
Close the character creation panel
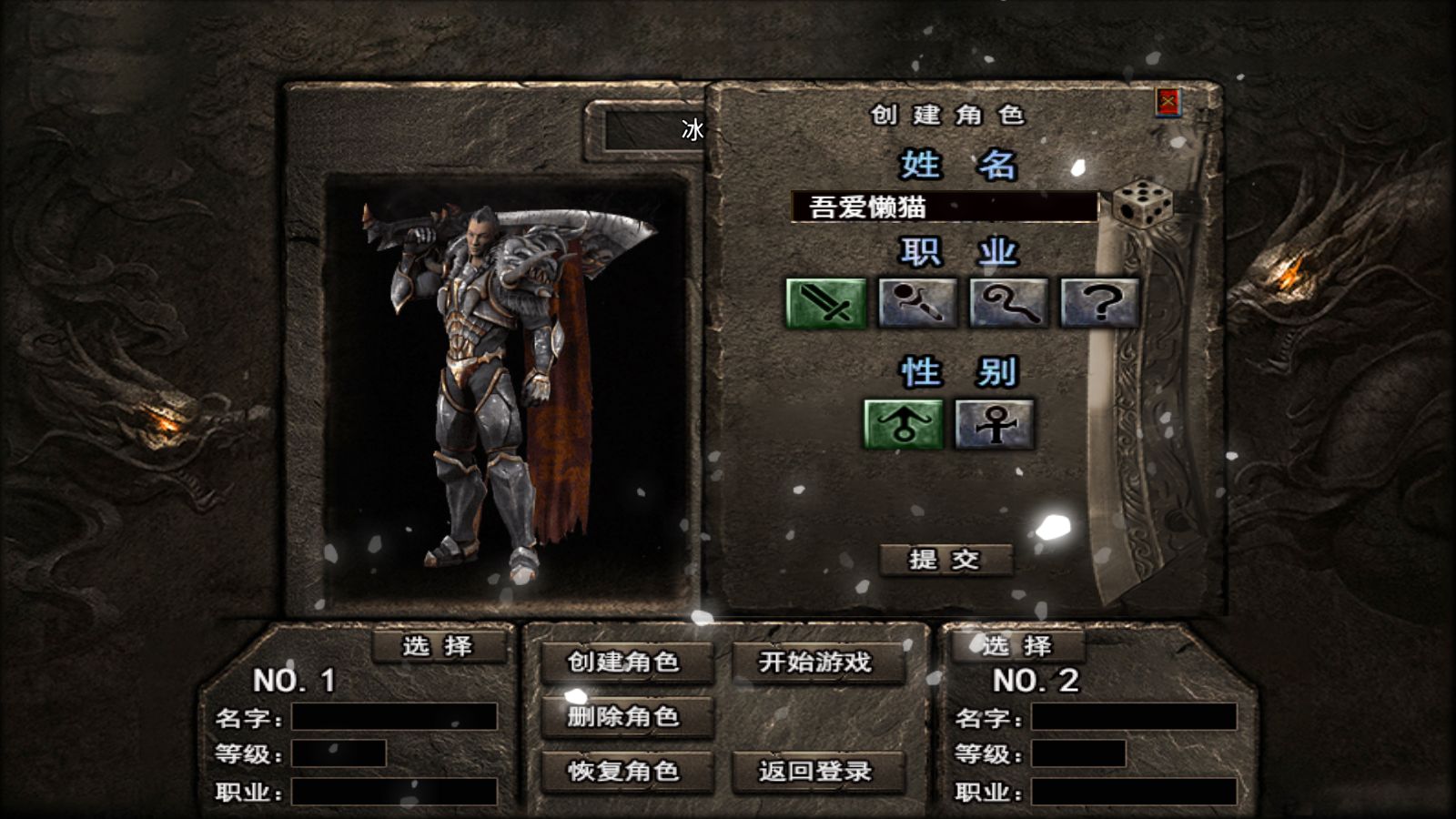(1168, 102)
